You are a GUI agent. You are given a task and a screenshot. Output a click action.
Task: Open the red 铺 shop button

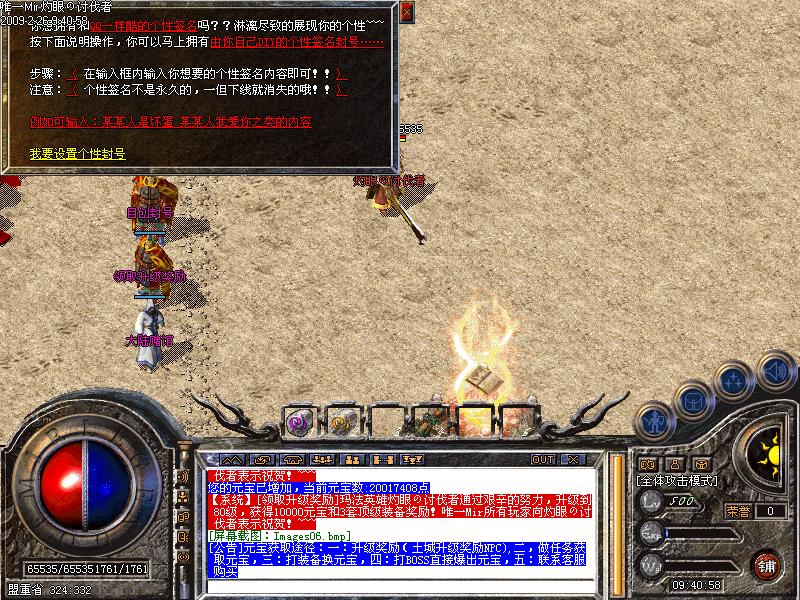pos(767,565)
